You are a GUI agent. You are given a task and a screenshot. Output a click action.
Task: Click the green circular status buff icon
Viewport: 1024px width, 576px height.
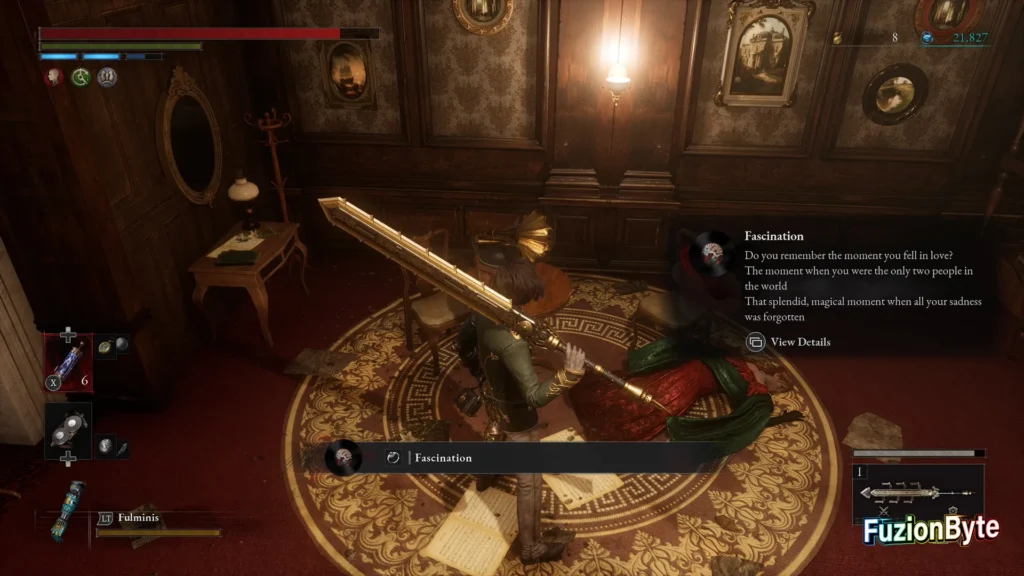coord(80,77)
